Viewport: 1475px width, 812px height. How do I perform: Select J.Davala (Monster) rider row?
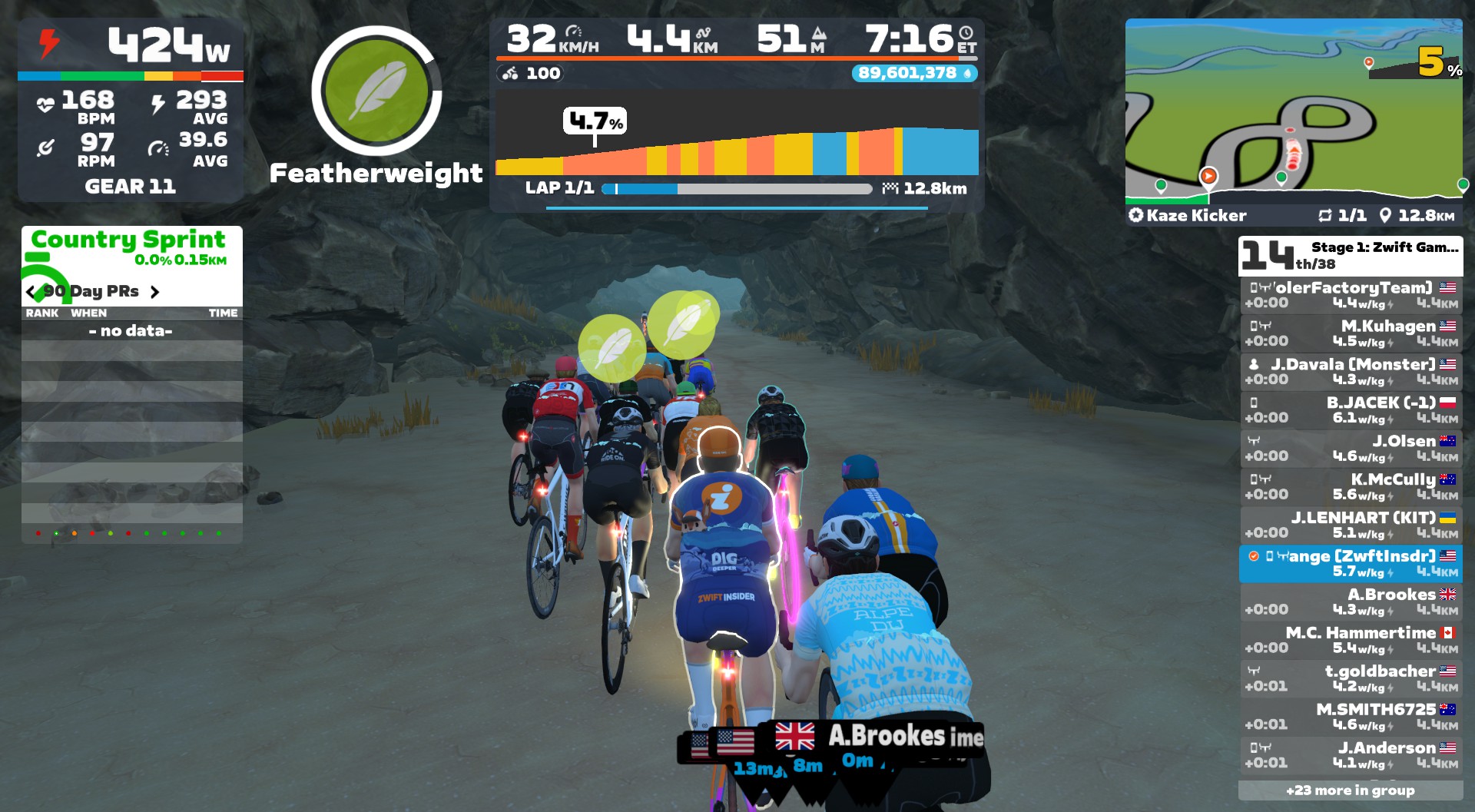point(1351,372)
